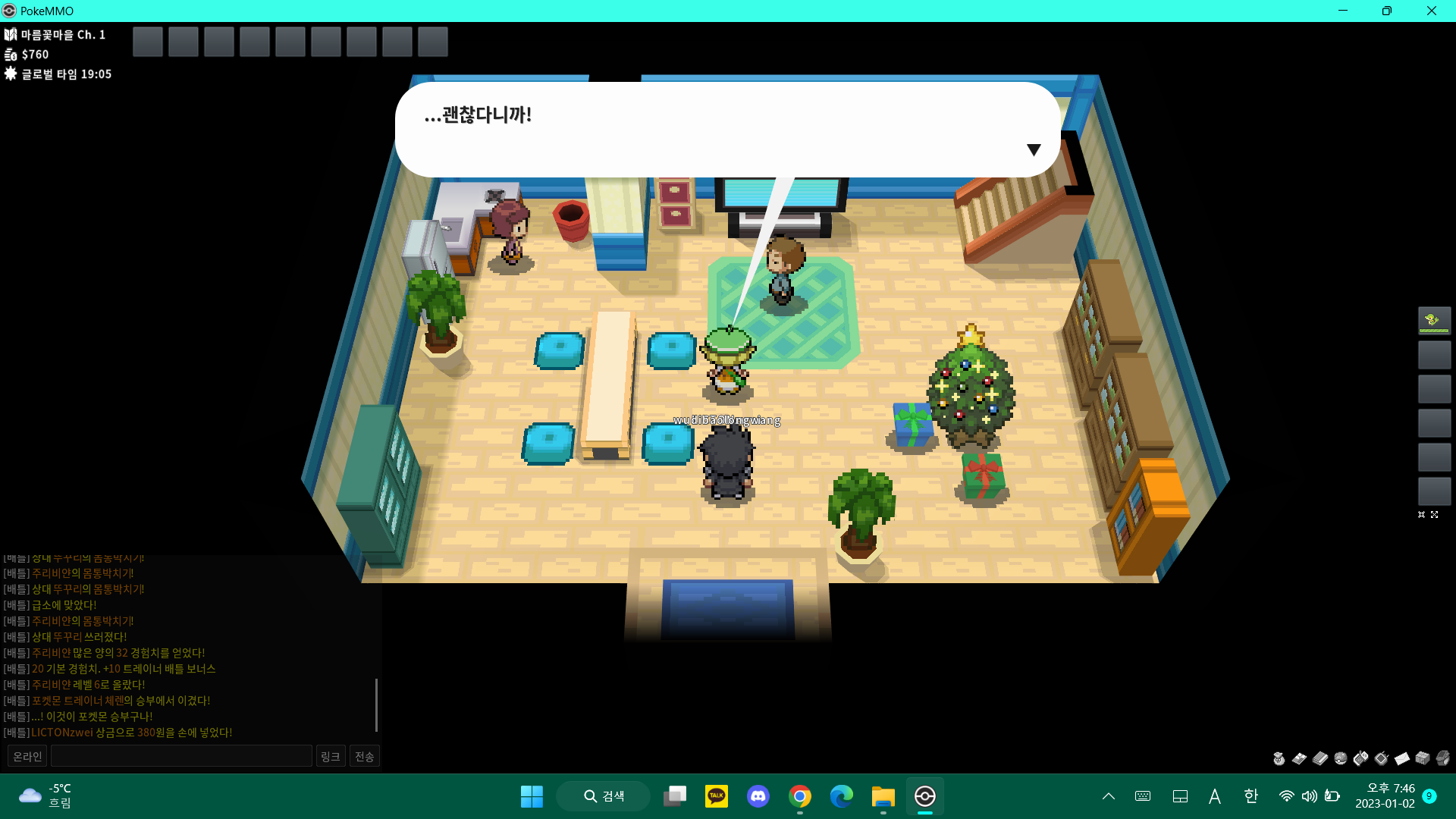Open the Pokédex book icon
This screenshot has width=1456, height=819.
[x=1319, y=758]
